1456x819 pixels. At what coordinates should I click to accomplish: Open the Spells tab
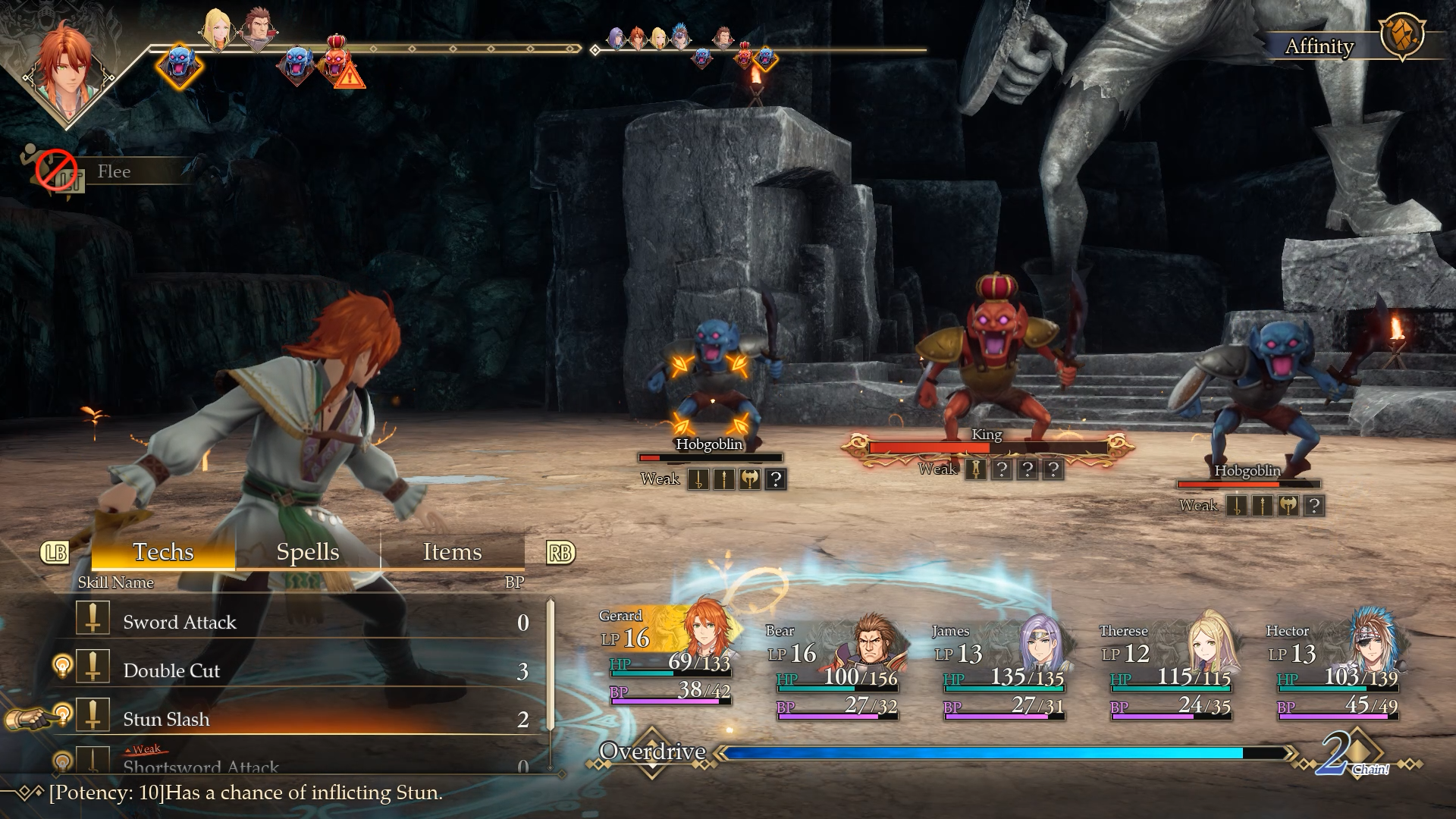click(307, 552)
